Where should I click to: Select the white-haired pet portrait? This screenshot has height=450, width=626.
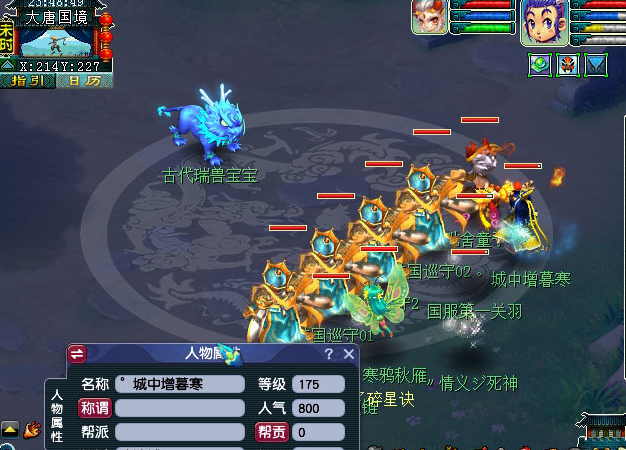(x=429, y=18)
